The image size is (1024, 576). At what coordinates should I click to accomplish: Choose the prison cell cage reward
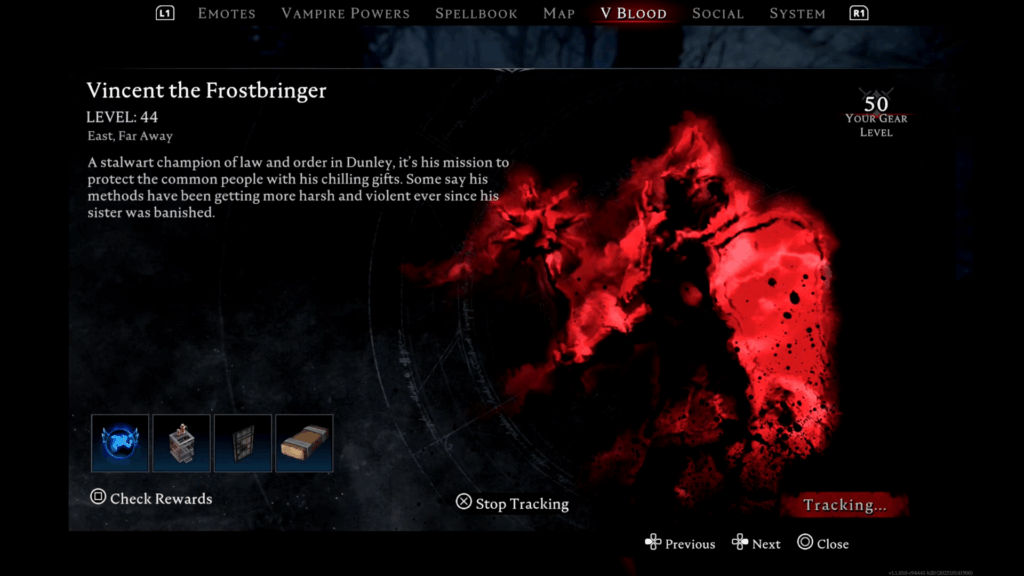click(181, 443)
